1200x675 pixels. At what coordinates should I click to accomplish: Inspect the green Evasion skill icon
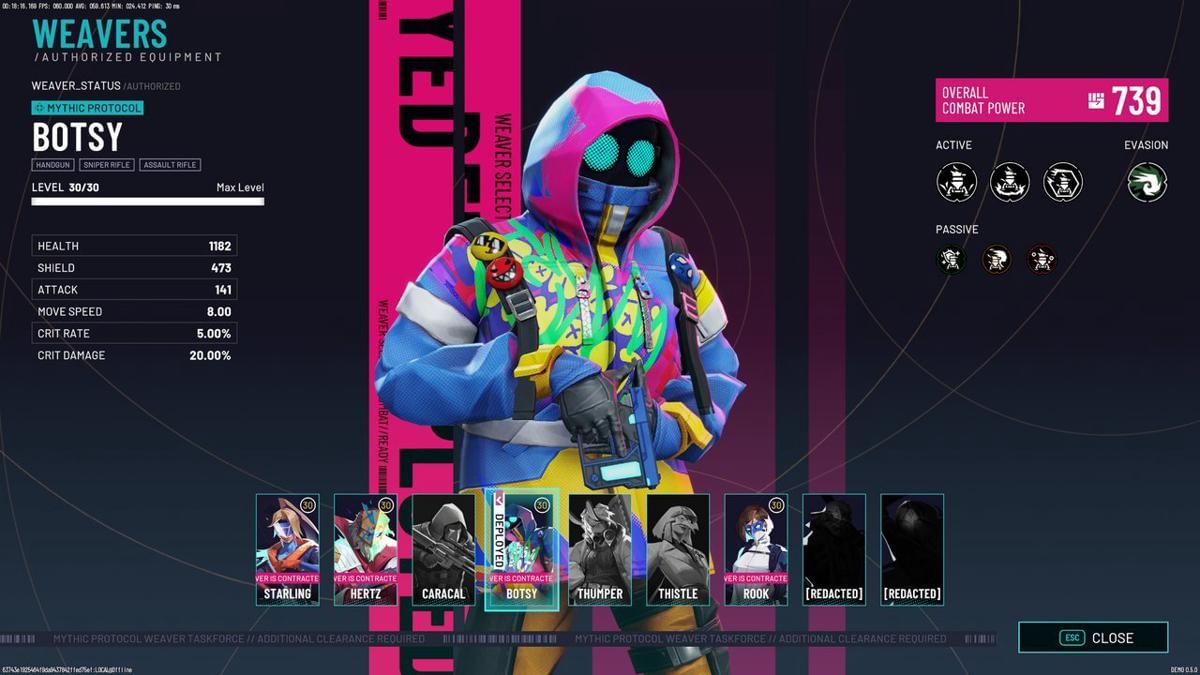tap(1147, 182)
